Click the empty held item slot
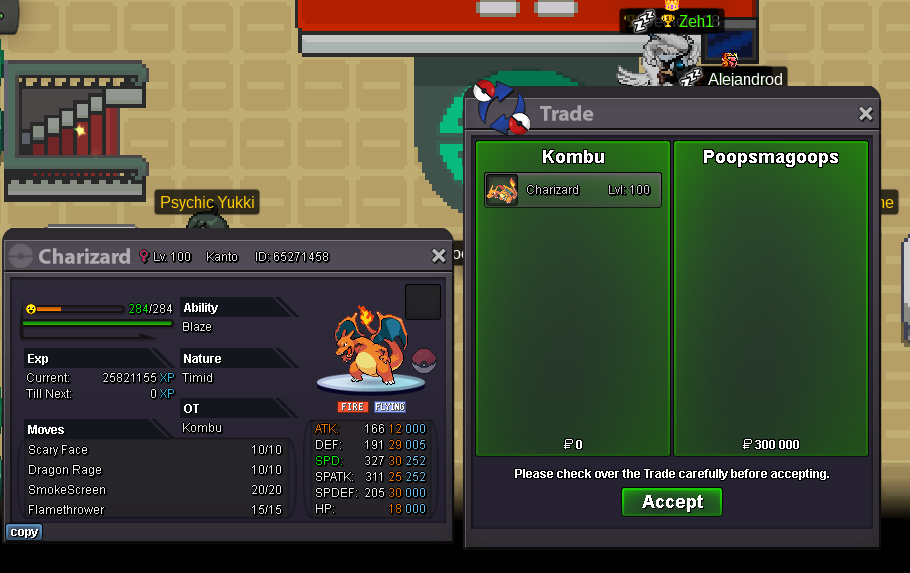910x573 pixels. tap(423, 302)
